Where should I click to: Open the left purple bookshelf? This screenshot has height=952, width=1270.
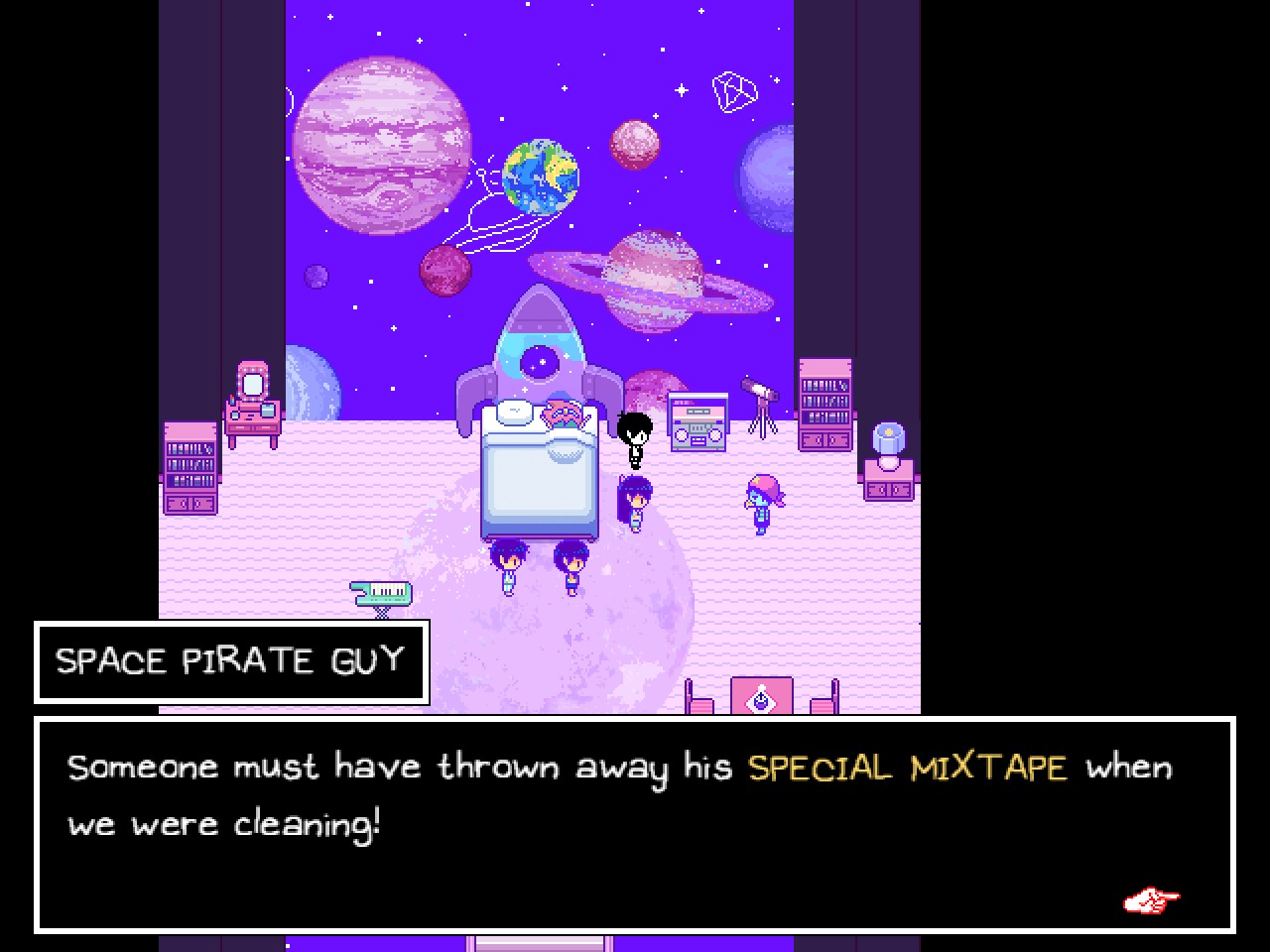coord(189,466)
